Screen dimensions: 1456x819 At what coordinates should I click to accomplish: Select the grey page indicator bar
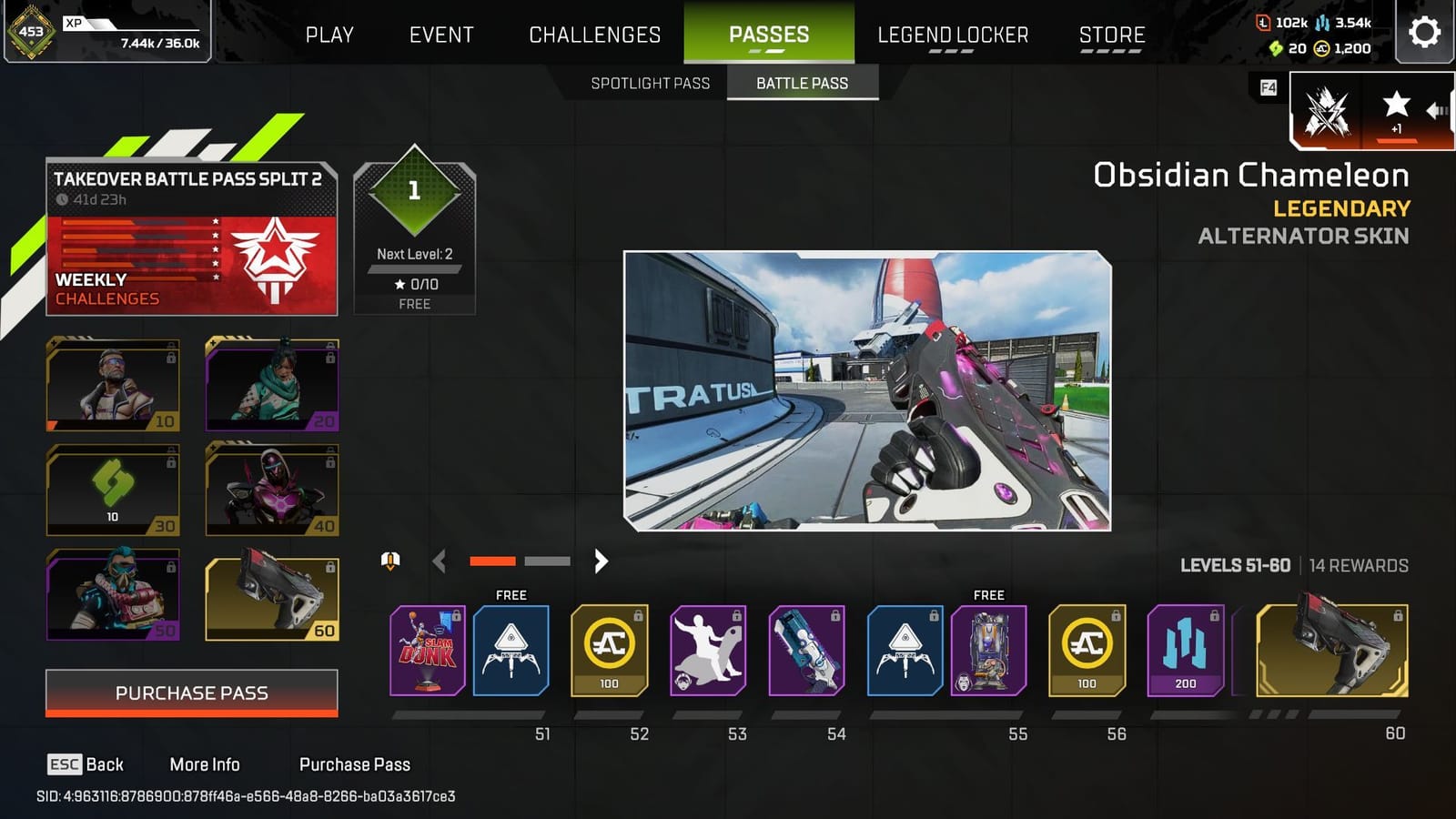[x=547, y=561]
